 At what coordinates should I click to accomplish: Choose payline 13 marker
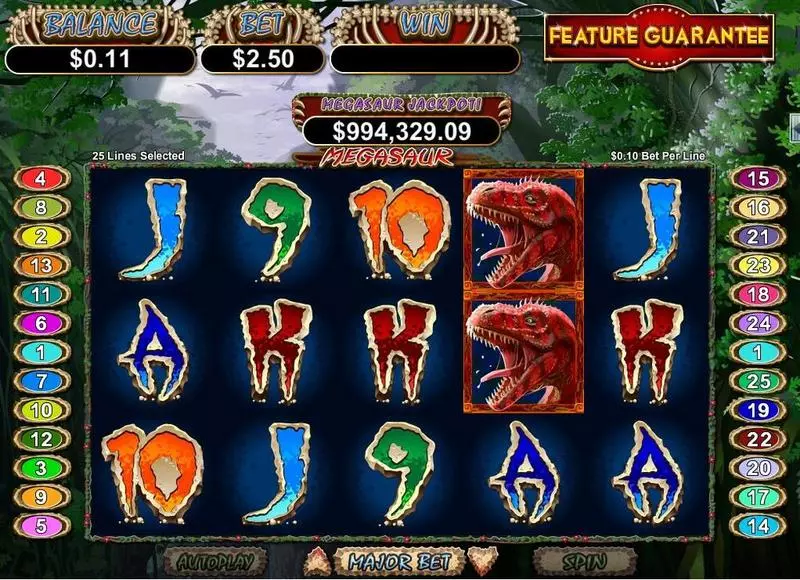click(x=40, y=266)
